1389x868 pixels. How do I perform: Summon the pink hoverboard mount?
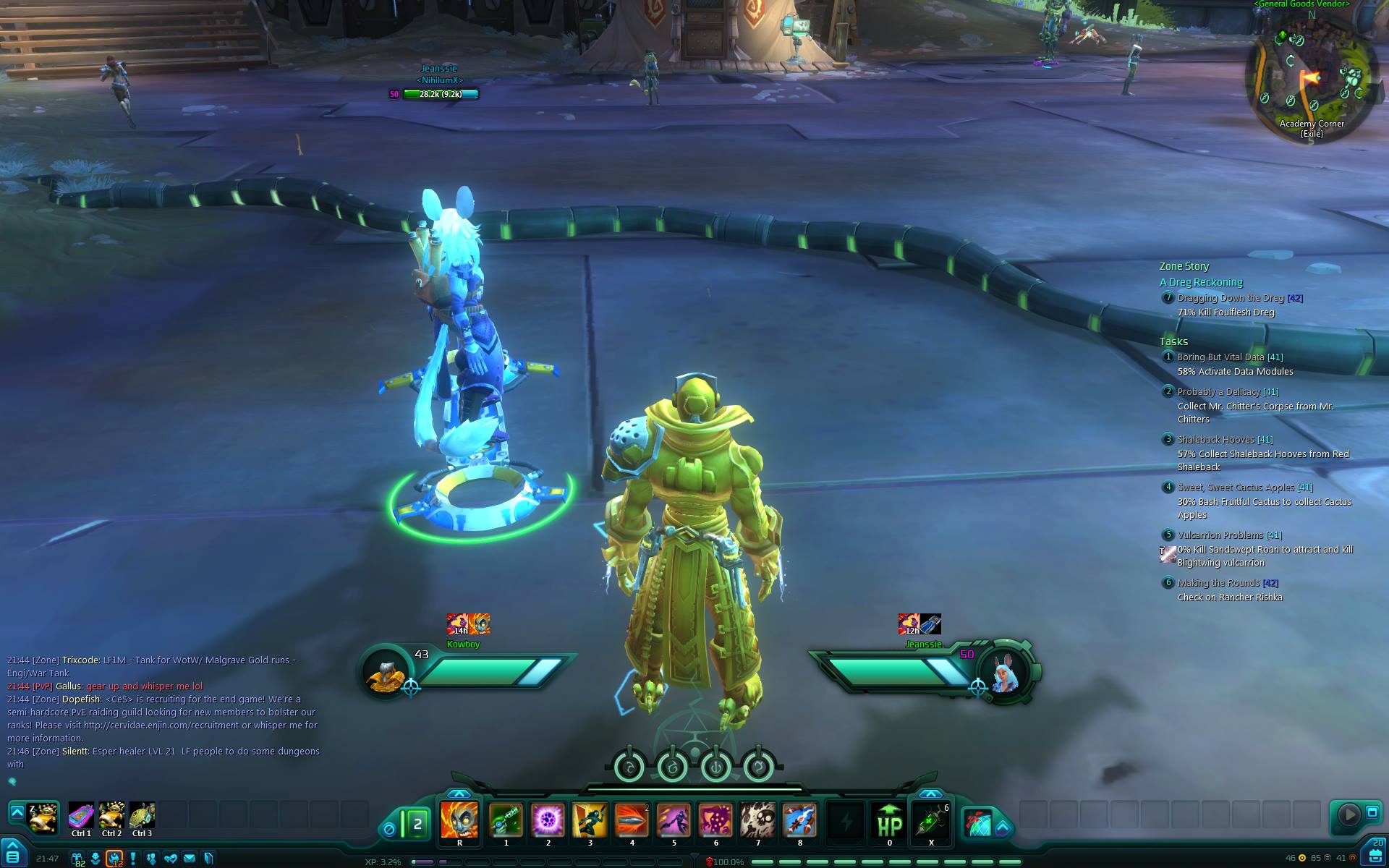click(x=81, y=816)
